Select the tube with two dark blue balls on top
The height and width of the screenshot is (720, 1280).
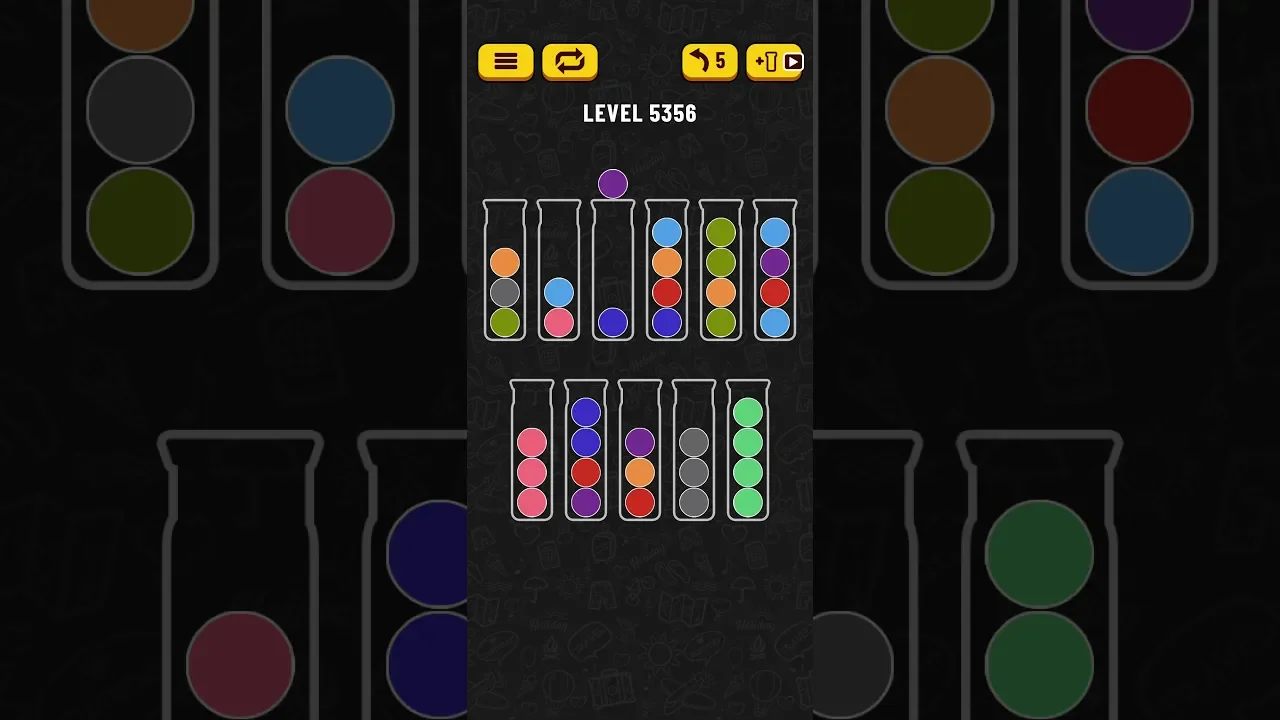(586, 452)
